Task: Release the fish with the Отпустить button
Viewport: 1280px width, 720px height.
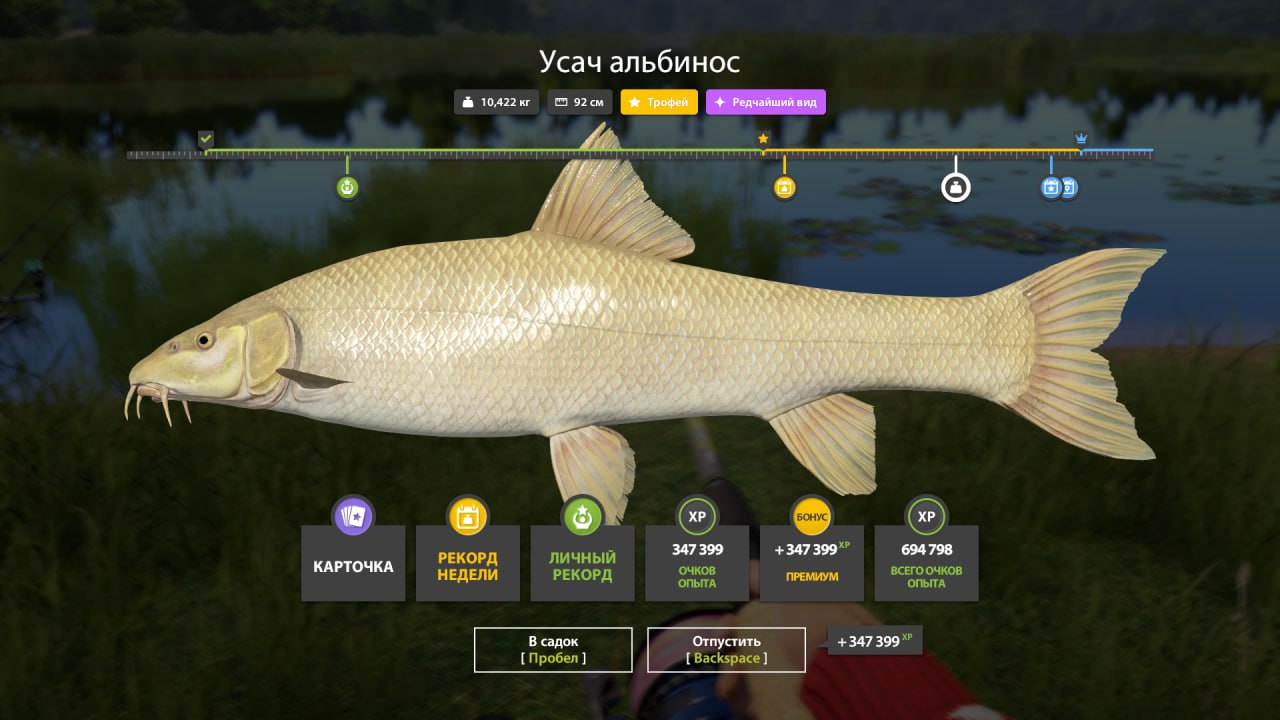Action: coord(726,649)
